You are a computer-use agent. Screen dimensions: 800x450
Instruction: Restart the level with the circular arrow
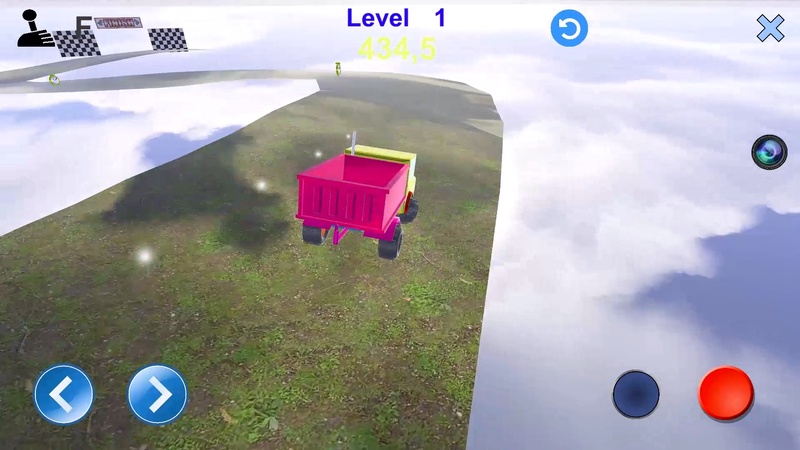pos(569,29)
